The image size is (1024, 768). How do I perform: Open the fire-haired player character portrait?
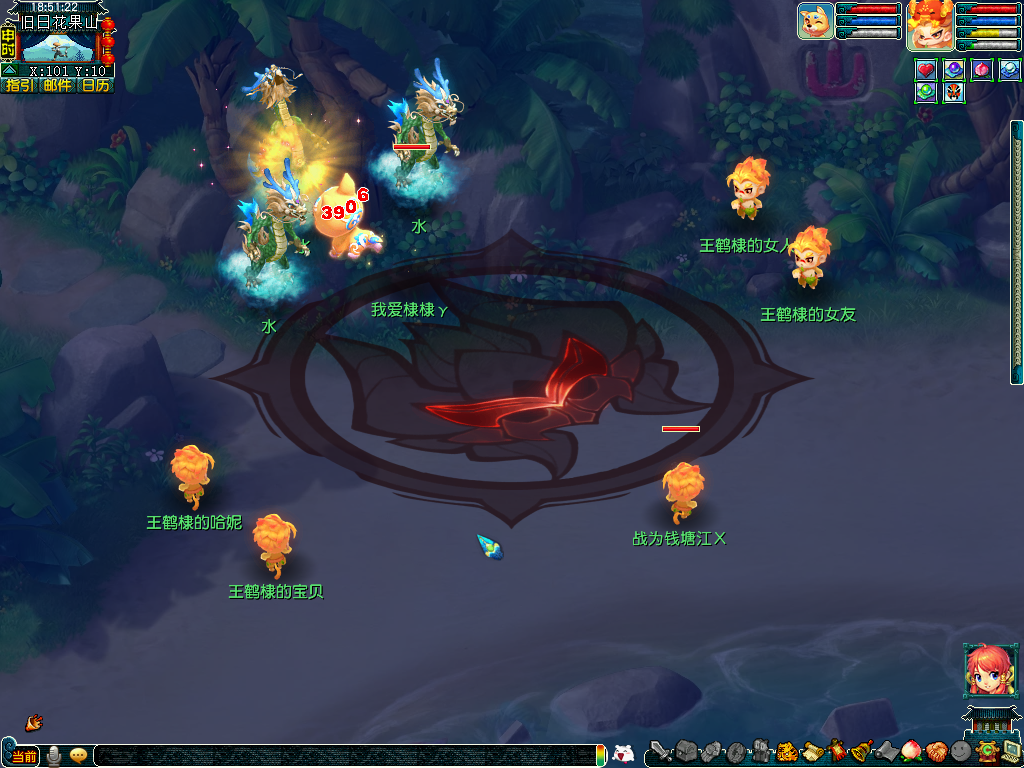[929, 25]
